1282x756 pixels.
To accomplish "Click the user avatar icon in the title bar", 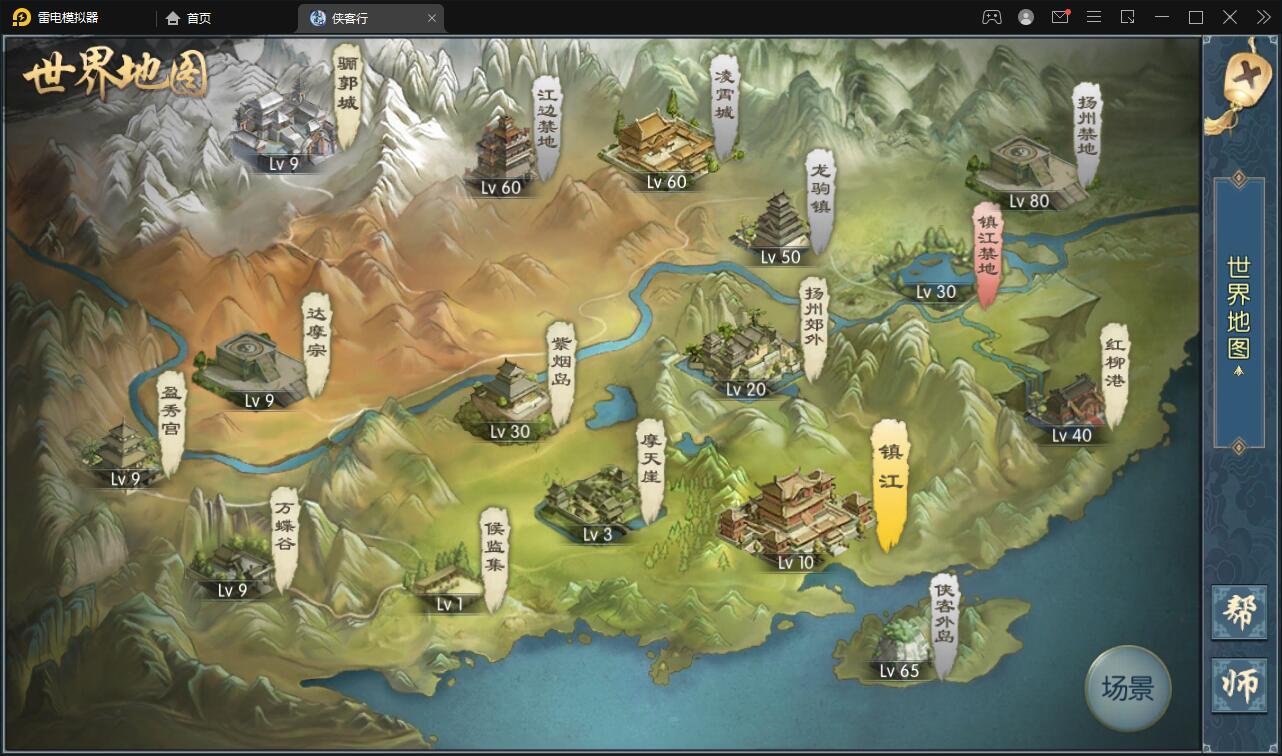I will pyautogui.click(x=1026, y=17).
